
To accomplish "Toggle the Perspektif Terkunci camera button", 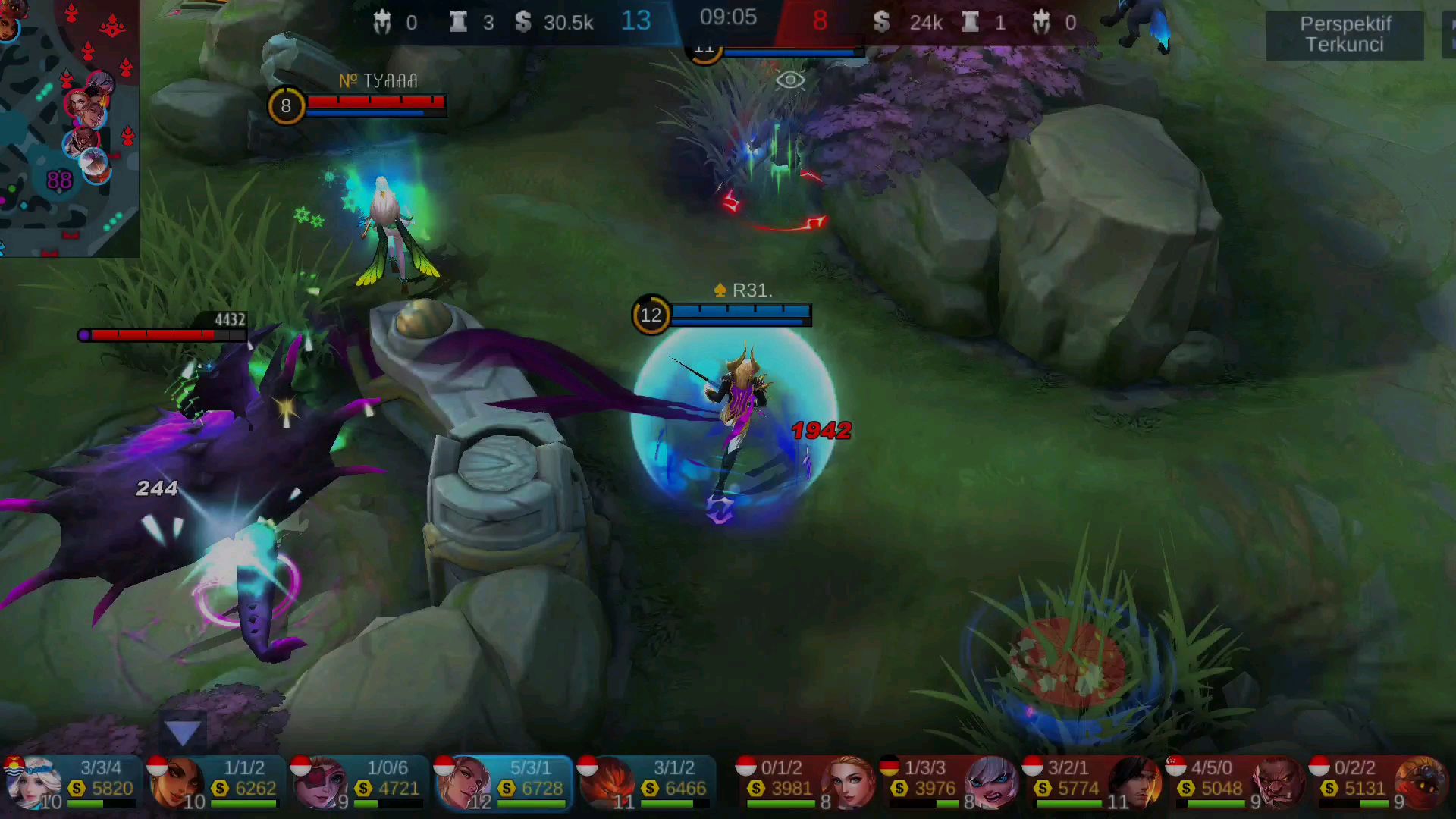I will [x=1345, y=34].
